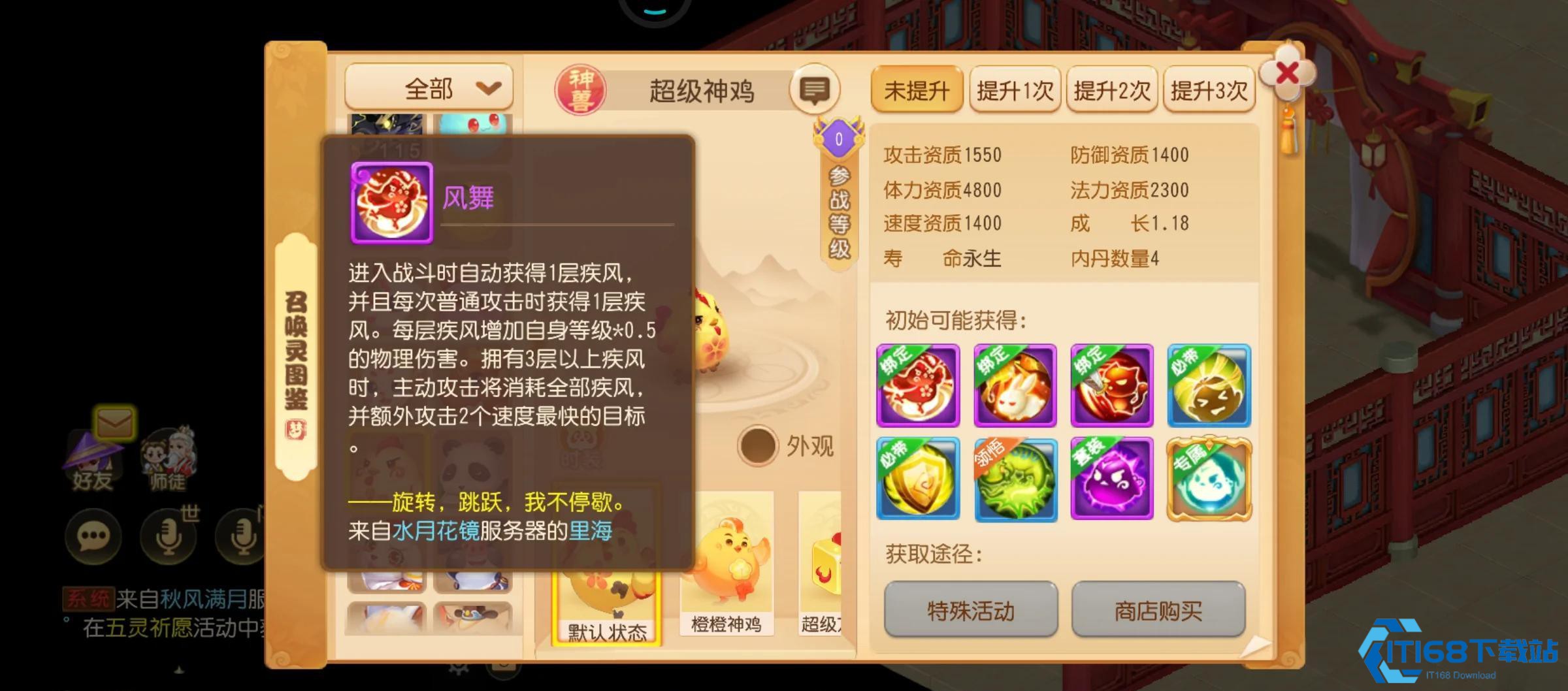Toggle the 世 world channel microphone
The height and width of the screenshot is (691, 1568).
(170, 537)
